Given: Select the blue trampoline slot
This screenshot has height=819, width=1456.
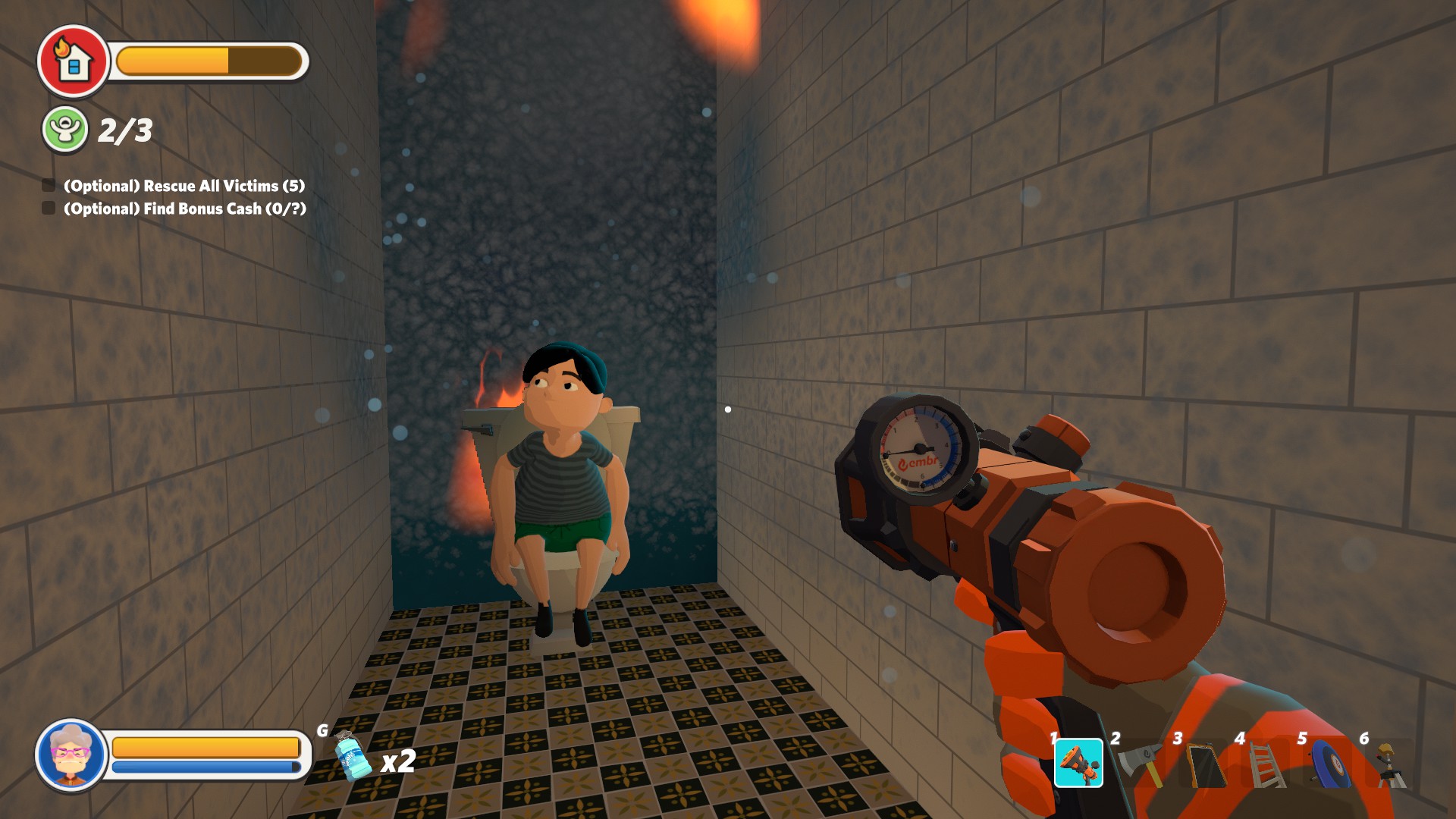Looking at the screenshot, I should click(x=1330, y=764).
